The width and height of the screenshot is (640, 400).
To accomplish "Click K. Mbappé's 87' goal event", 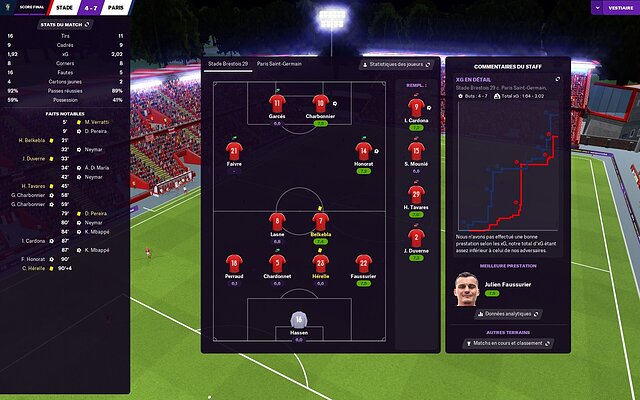I will (96, 249).
